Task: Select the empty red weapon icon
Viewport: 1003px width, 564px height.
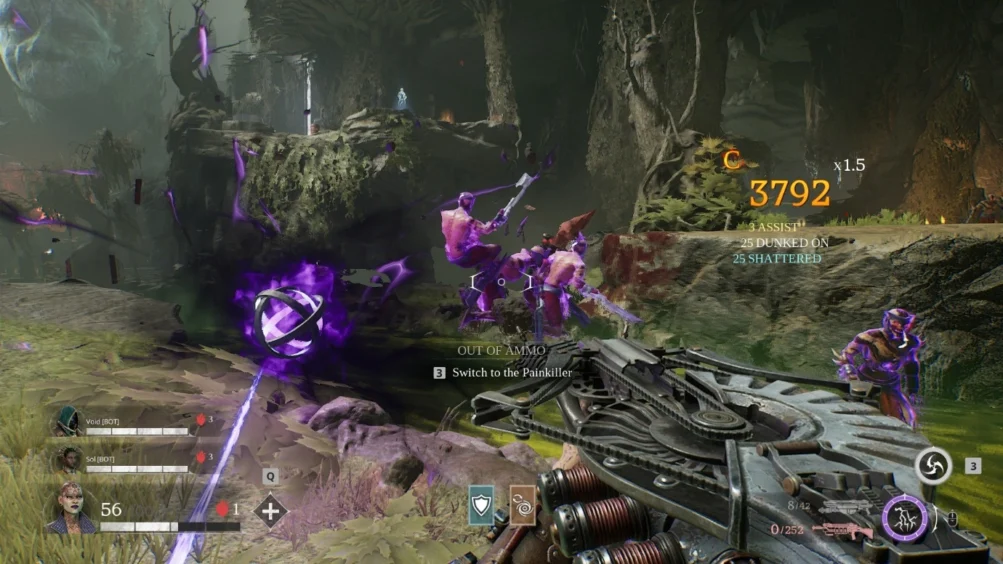Action: [x=843, y=530]
